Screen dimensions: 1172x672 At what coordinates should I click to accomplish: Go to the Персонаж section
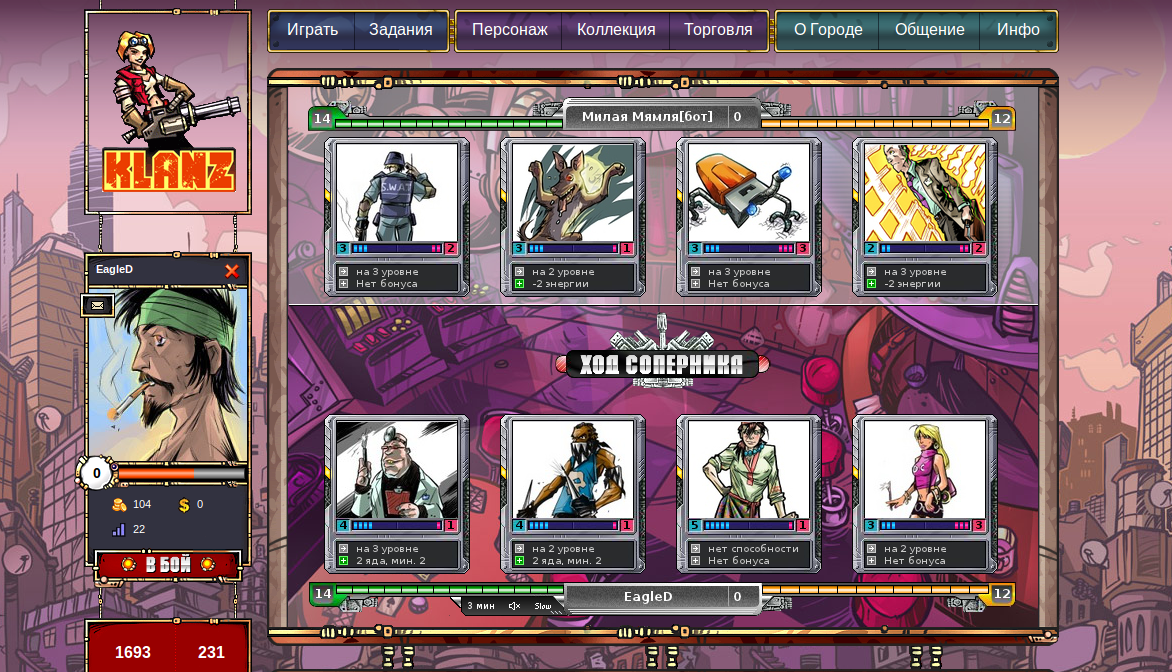coord(509,30)
